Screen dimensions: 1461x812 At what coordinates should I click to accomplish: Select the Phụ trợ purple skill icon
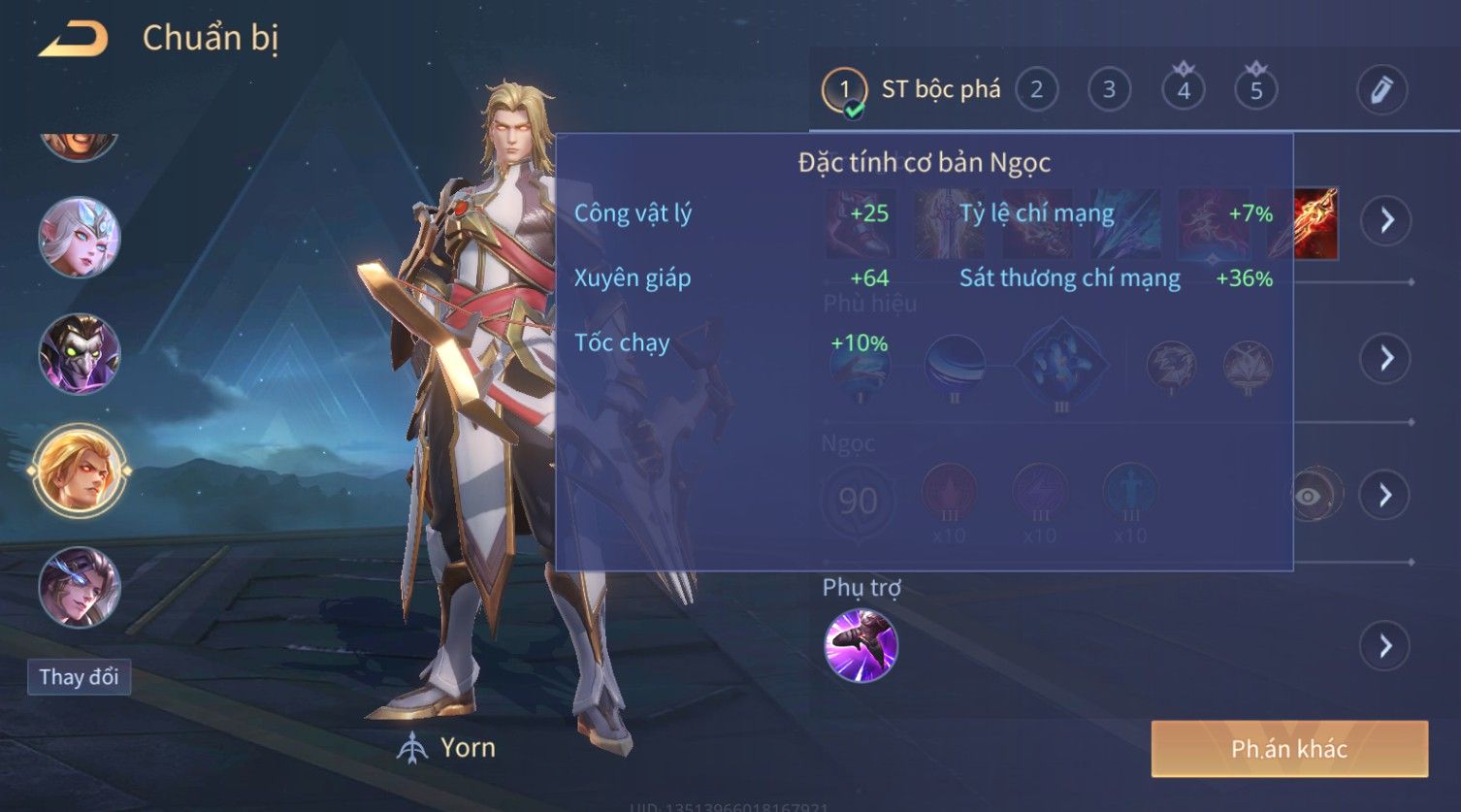860,646
